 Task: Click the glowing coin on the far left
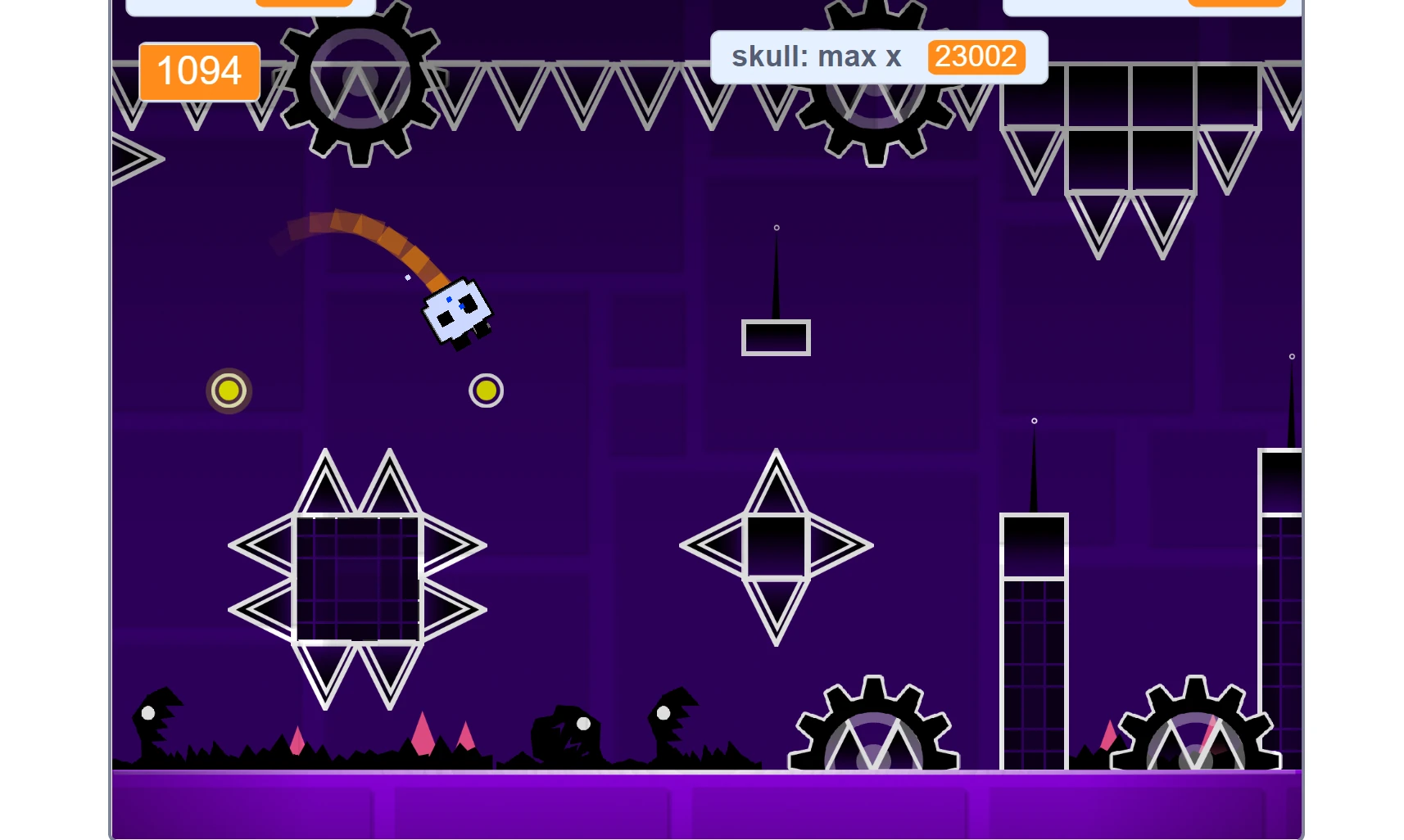229,391
